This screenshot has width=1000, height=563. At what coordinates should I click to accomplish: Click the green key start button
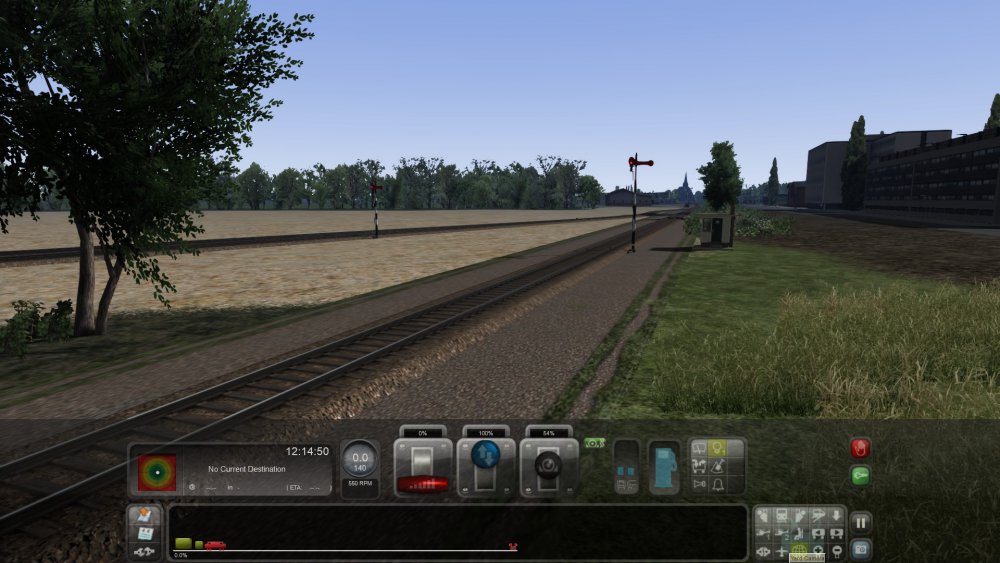pos(860,476)
